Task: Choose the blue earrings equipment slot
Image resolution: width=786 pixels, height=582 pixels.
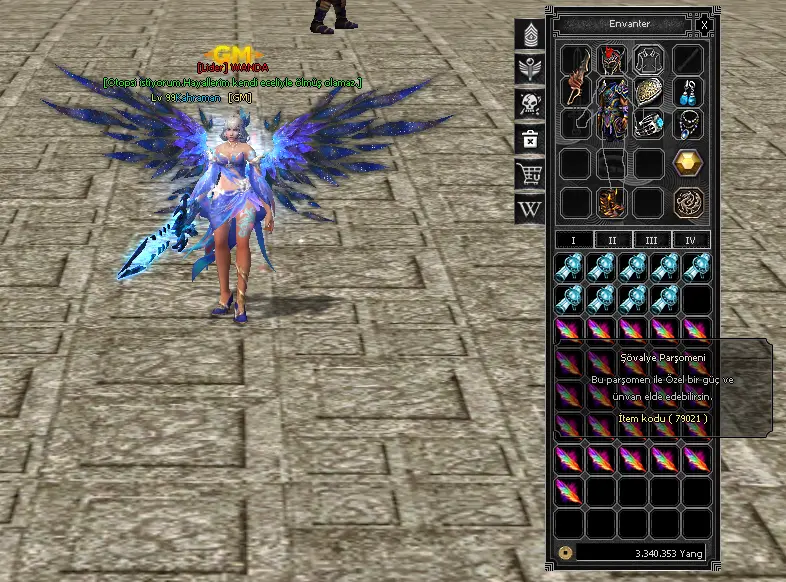Action: (x=687, y=92)
